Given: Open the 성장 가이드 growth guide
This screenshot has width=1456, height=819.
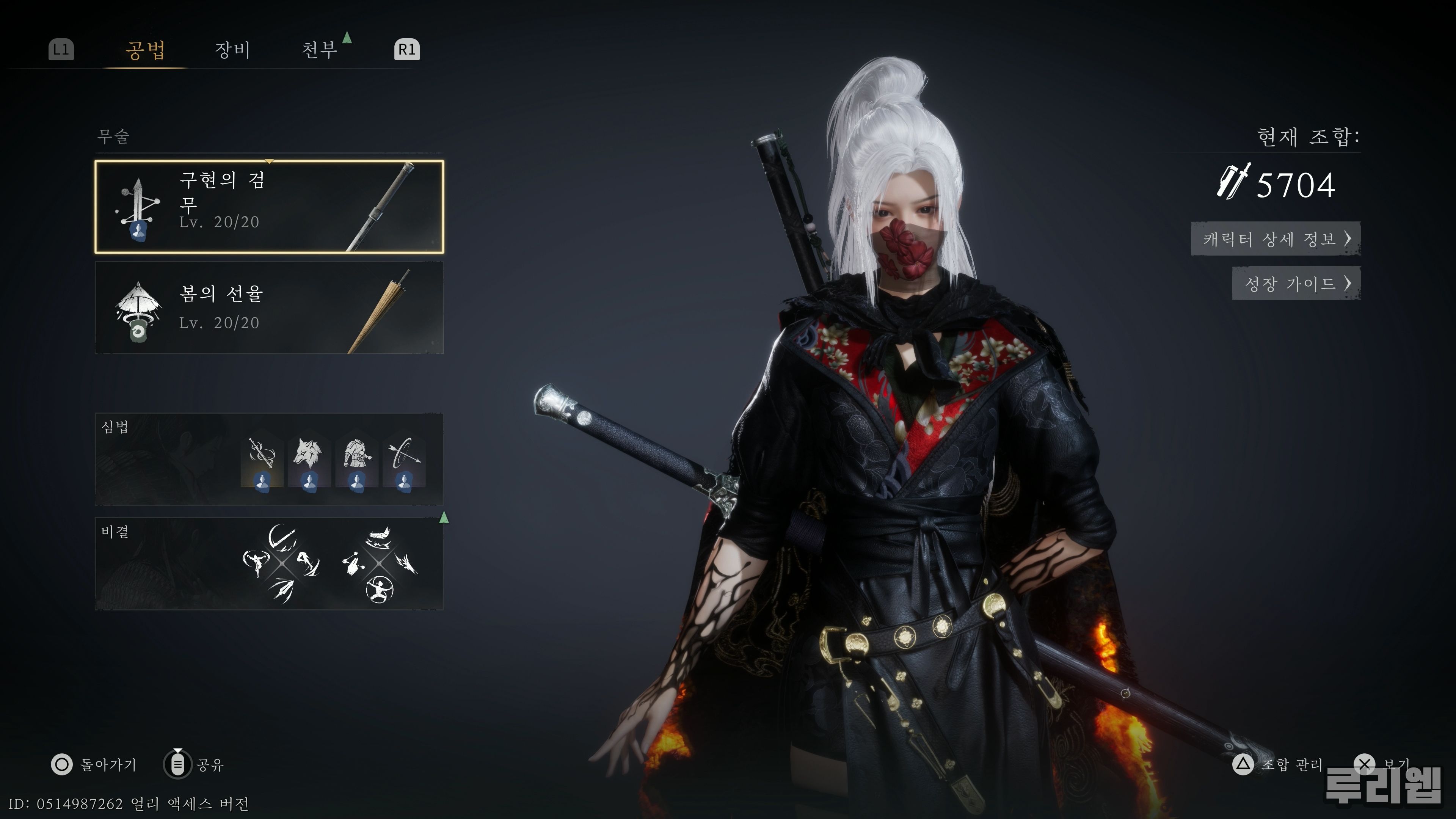Looking at the screenshot, I should click(x=1296, y=283).
